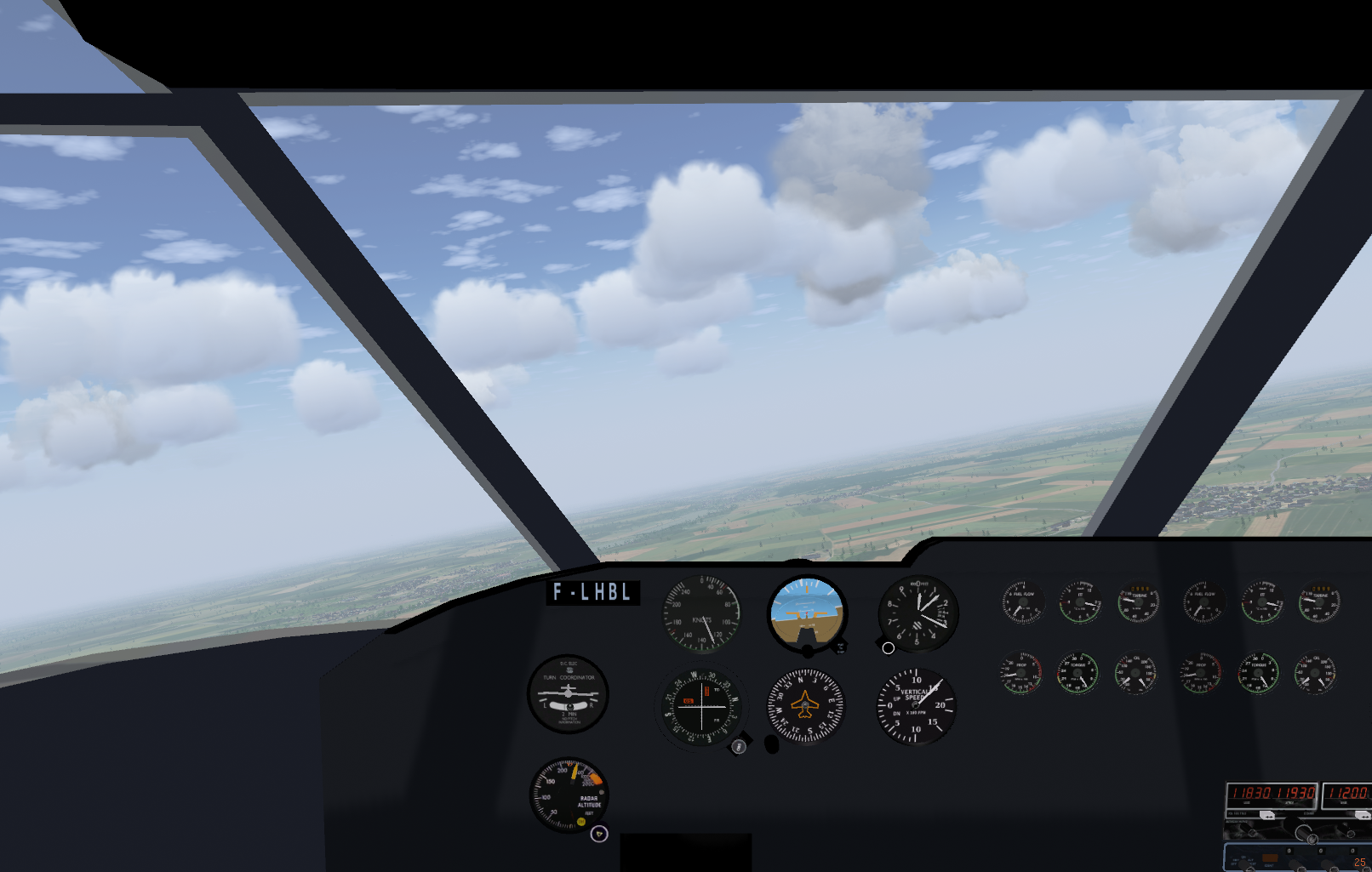Image resolution: width=1372 pixels, height=872 pixels.
Task: Activate the orange transponder IDENT button
Action: (1270, 858)
